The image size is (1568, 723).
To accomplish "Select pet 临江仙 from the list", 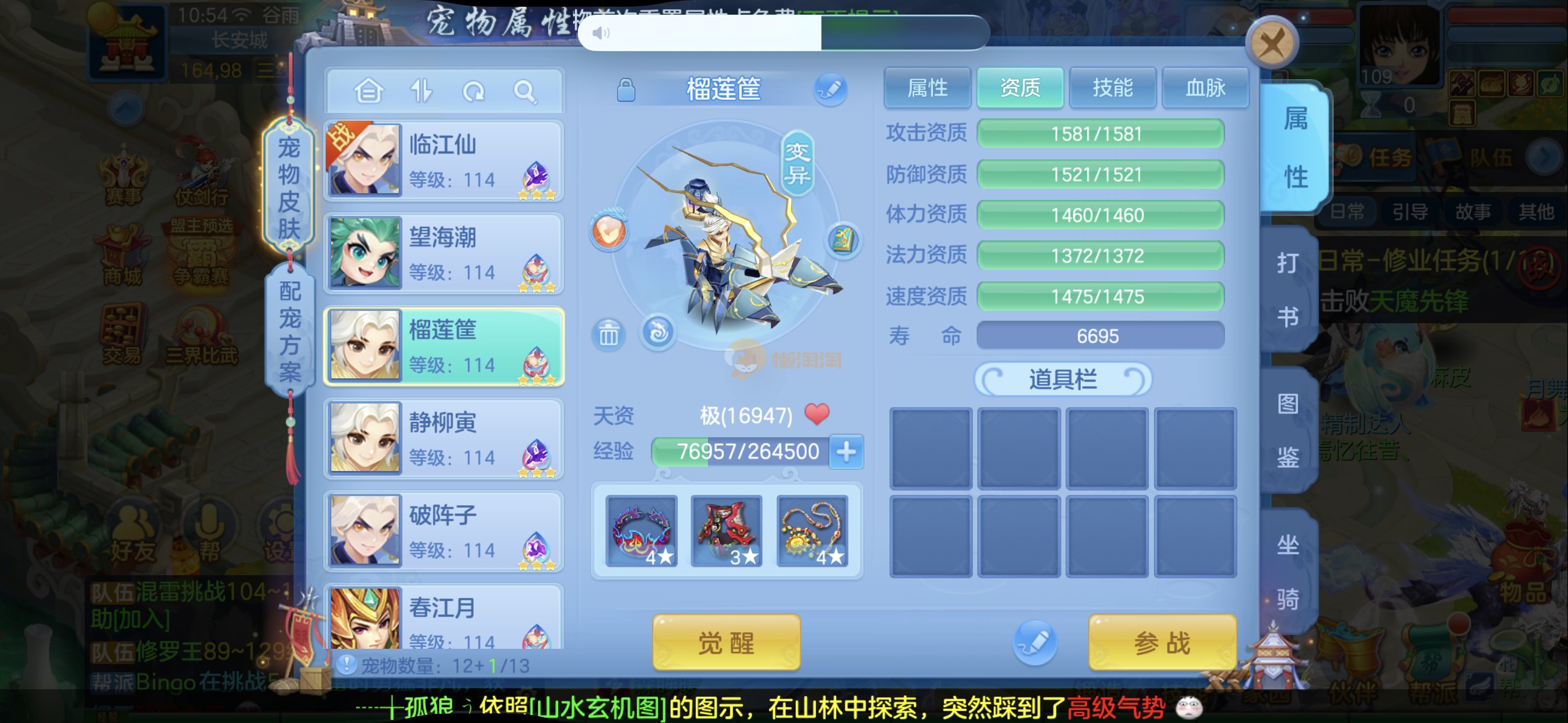I will pyautogui.click(x=444, y=161).
